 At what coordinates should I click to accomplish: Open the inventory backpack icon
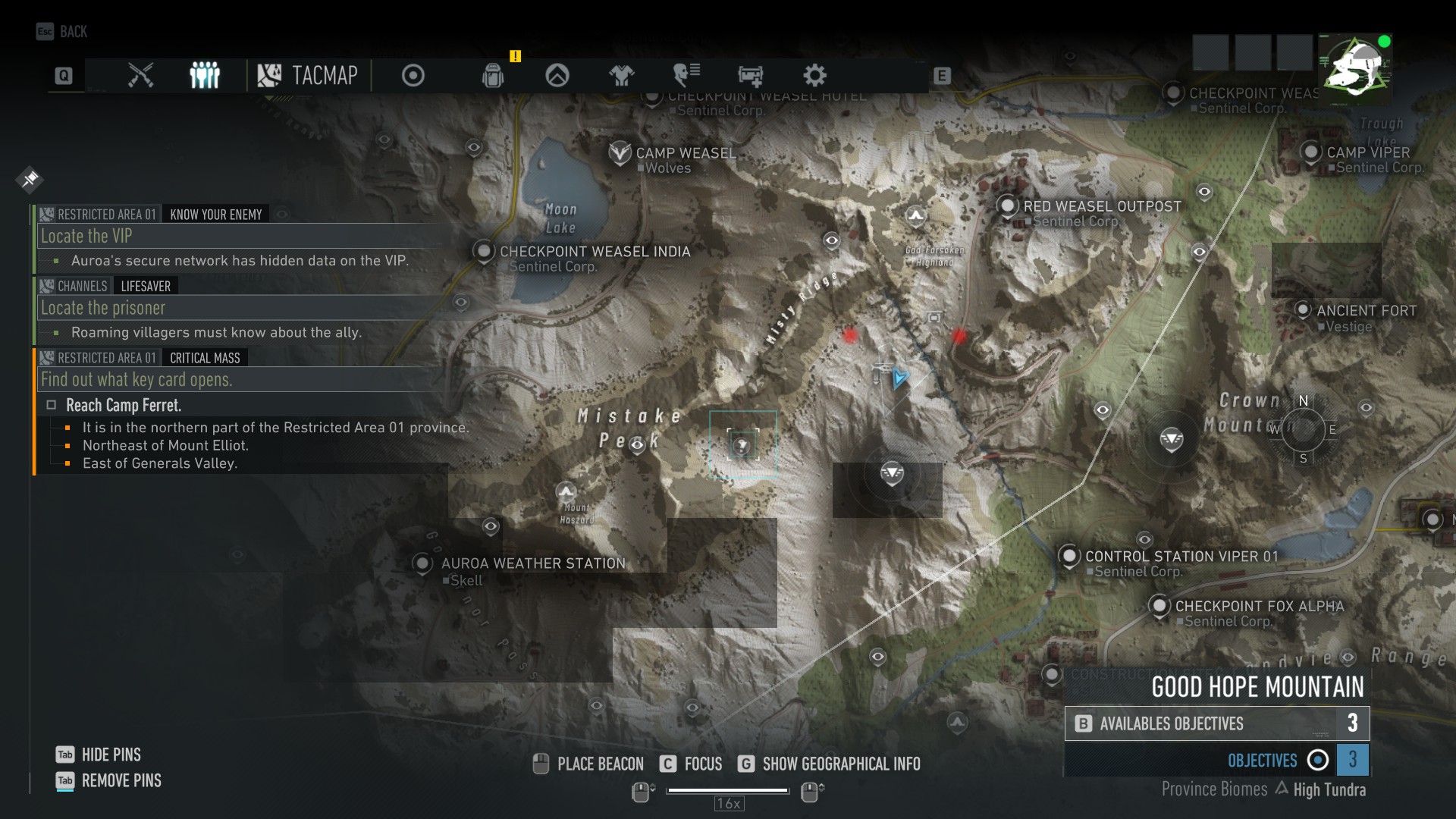pyautogui.click(x=494, y=75)
